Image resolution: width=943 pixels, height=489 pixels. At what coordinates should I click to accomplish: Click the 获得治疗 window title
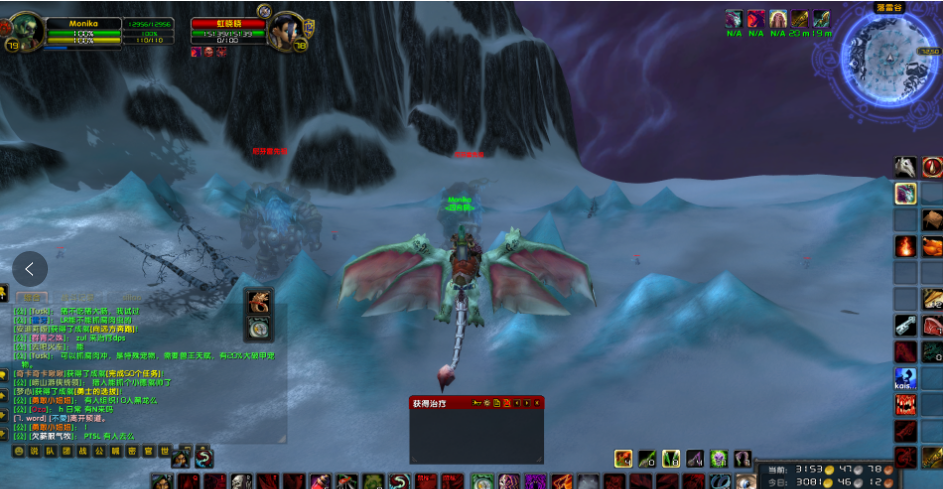[427, 403]
